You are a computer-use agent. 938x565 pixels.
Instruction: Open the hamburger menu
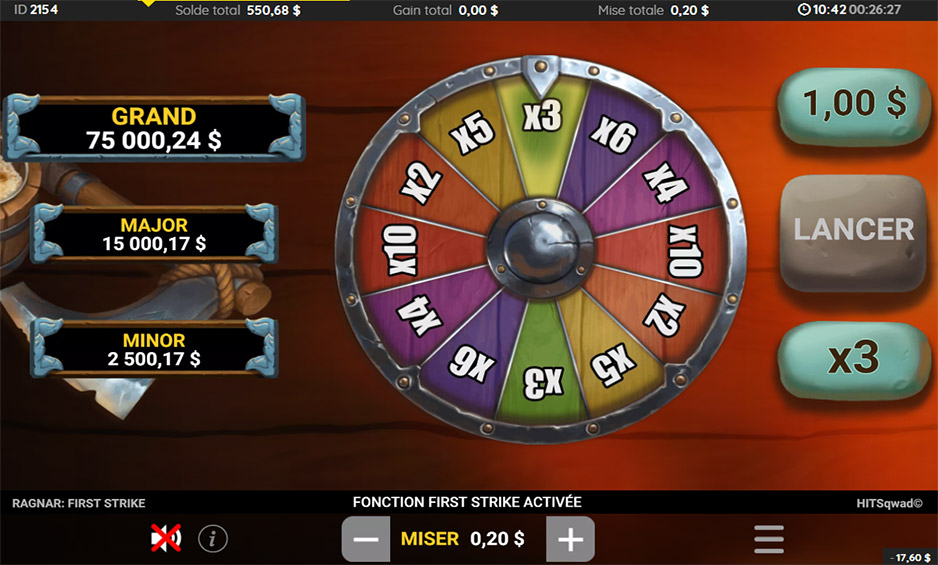point(768,539)
